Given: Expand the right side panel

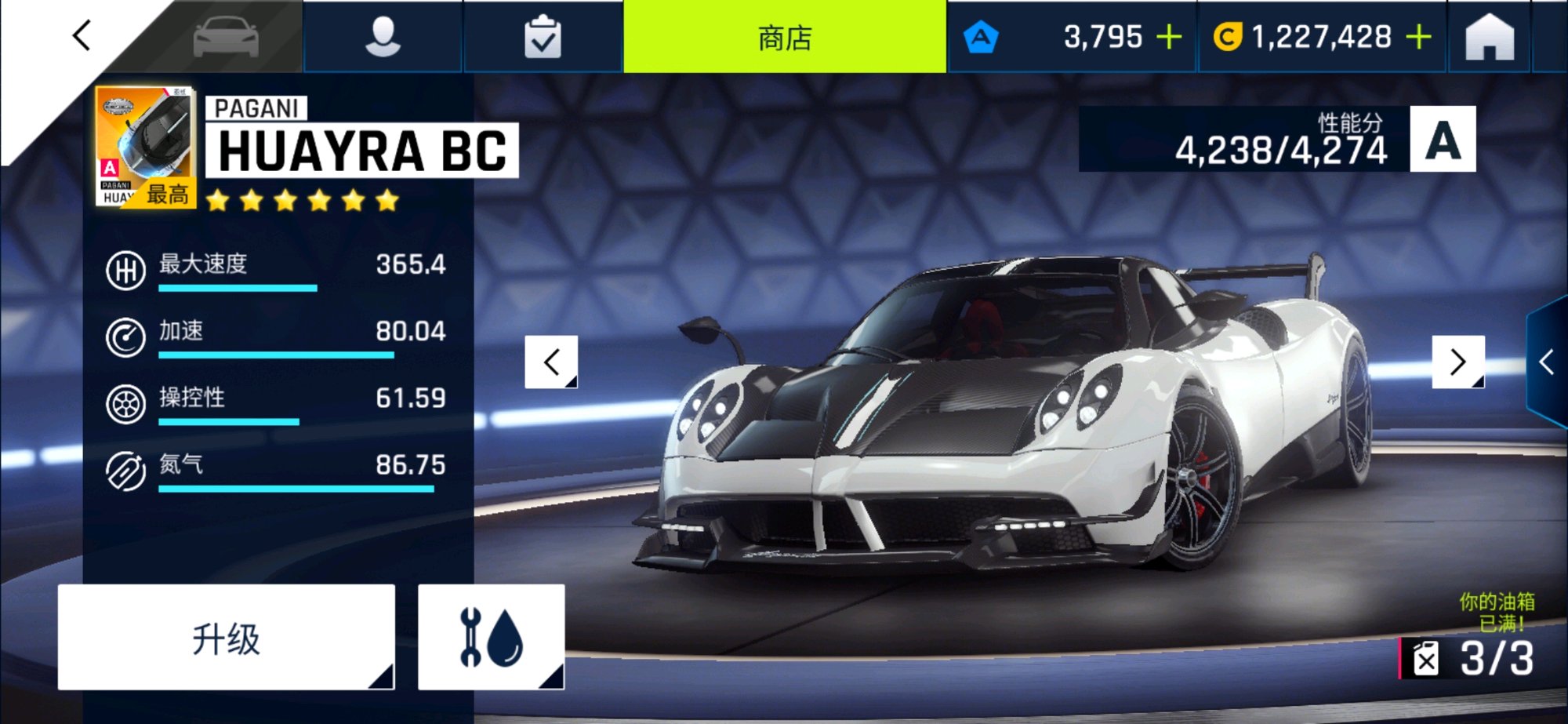Looking at the screenshot, I should coord(1547,362).
